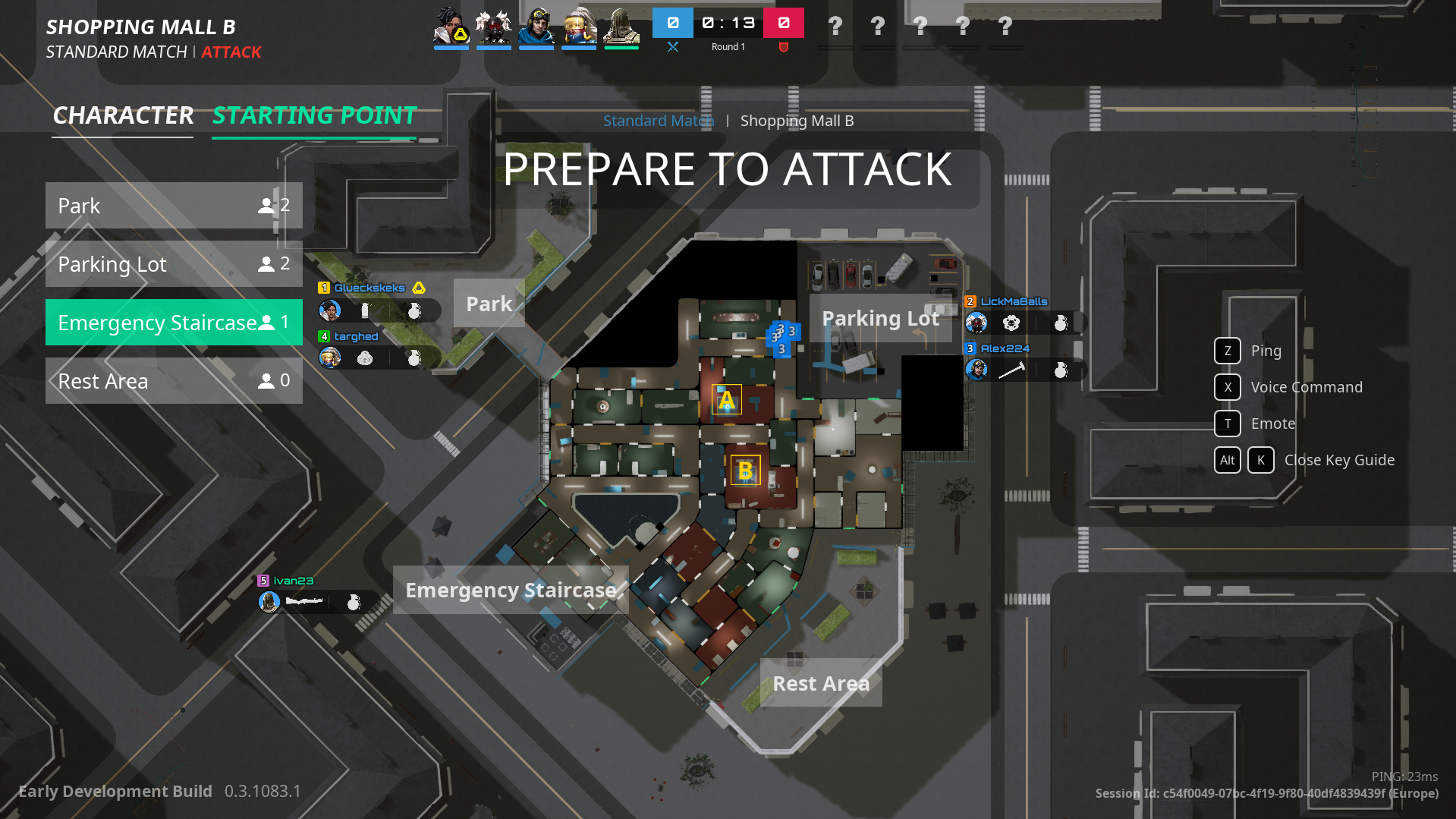Switch to the Character tab
This screenshot has width=1456, height=819.
coord(123,115)
